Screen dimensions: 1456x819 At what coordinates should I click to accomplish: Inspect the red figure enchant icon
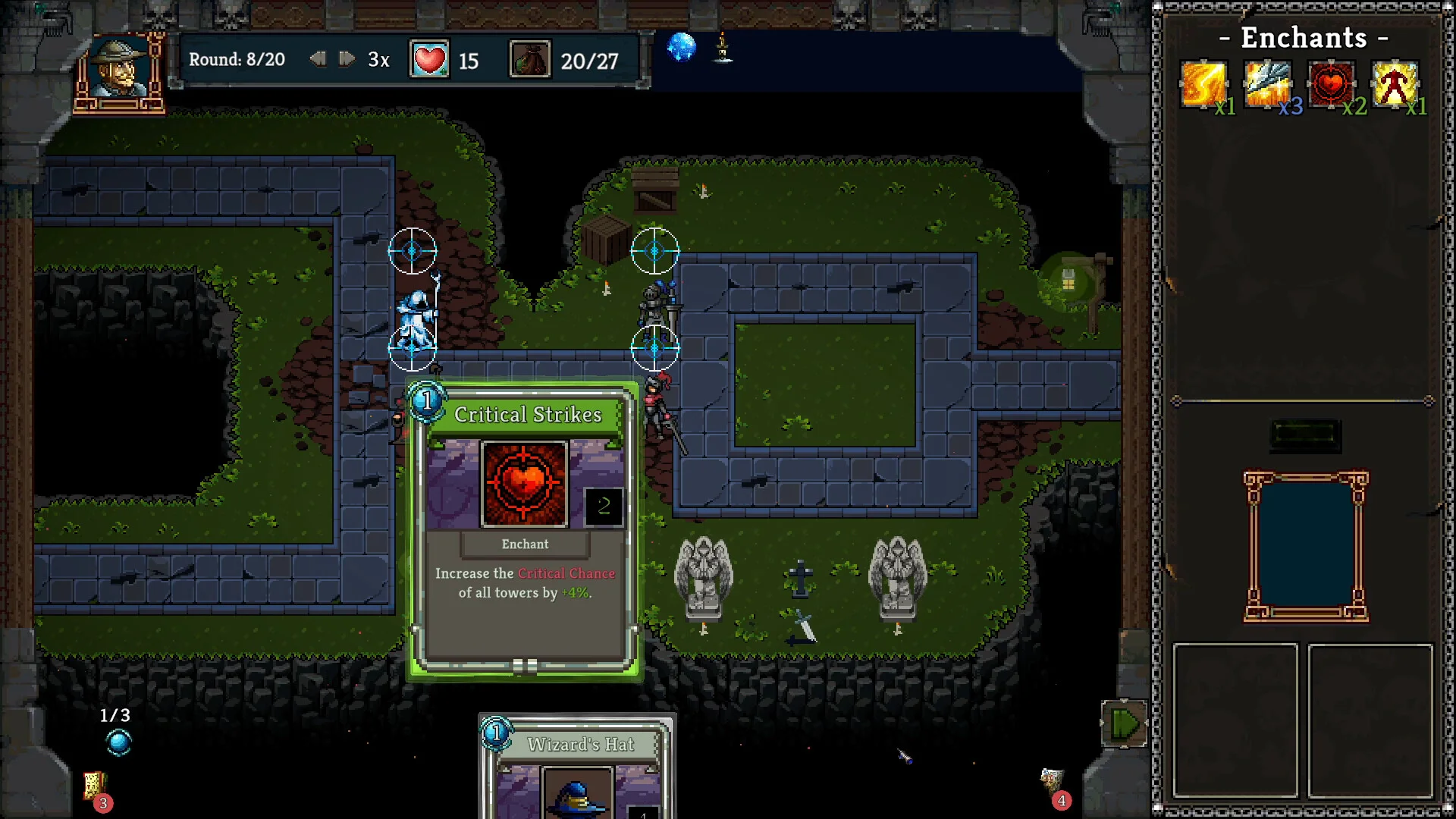pyautogui.click(x=1395, y=84)
